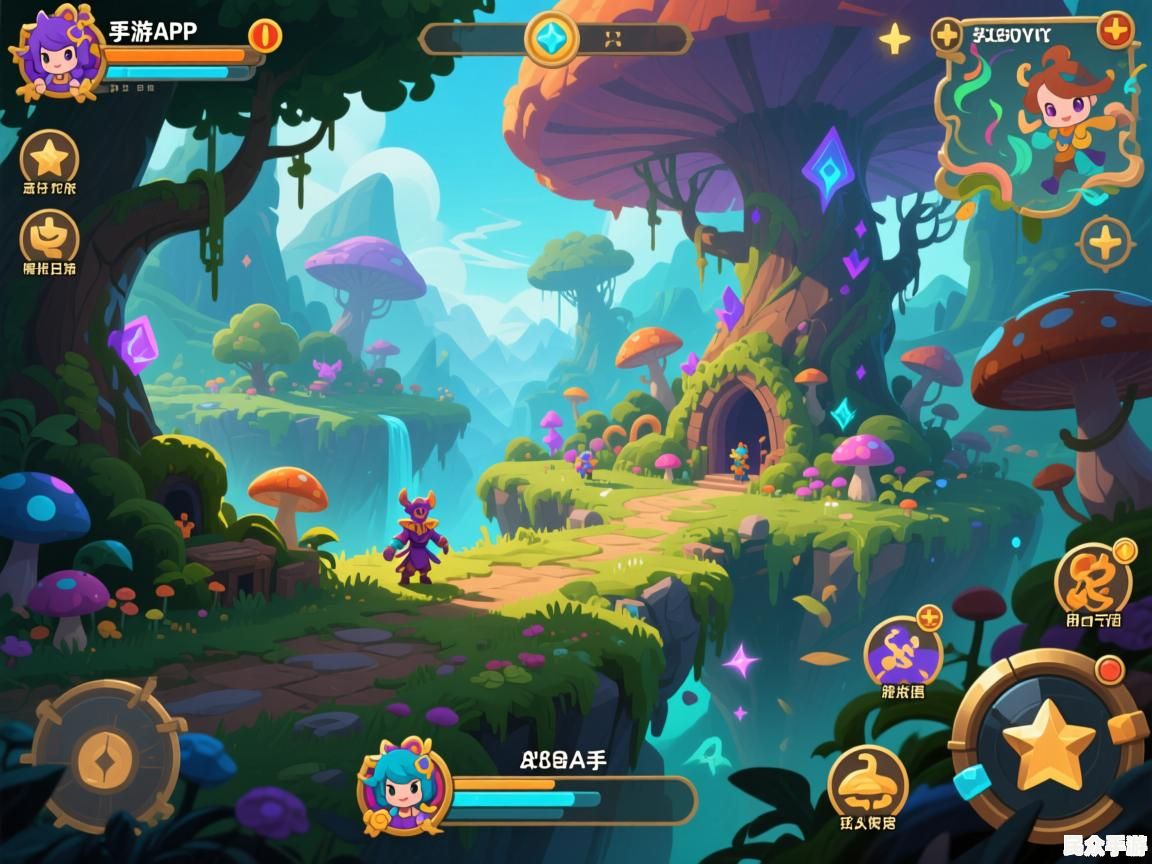
Task: Open the red-haired character portrait panel
Action: (x=1040, y=115)
